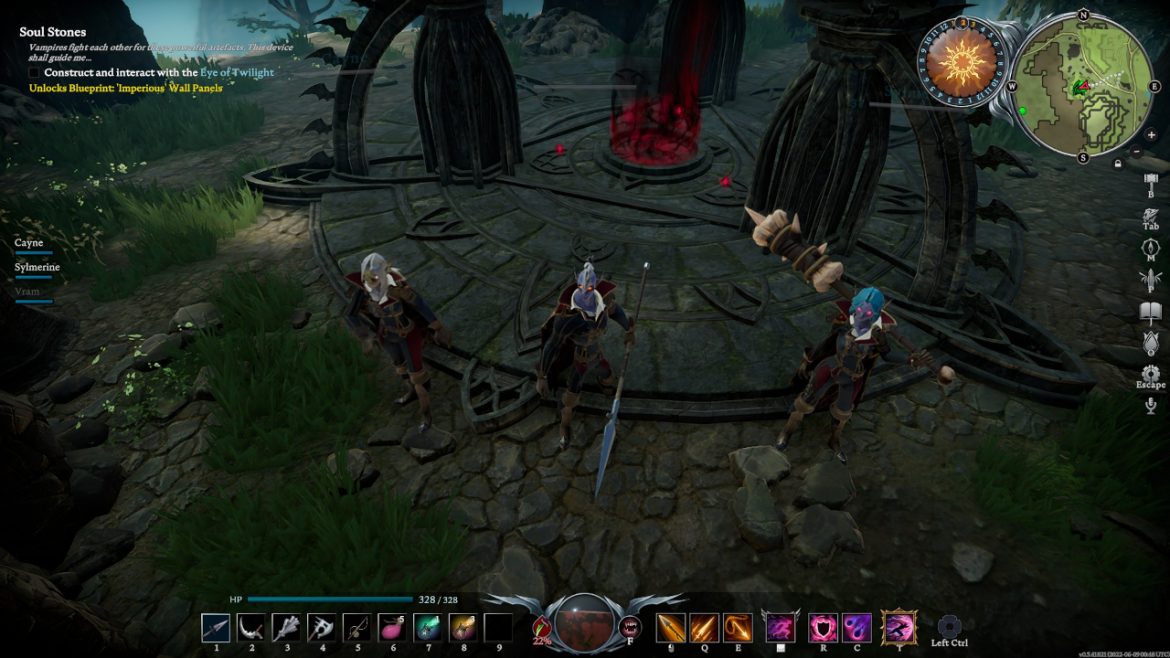This screenshot has width=1170, height=658.
Task: Toggle the Eye of Twilight objective checkbox
Action: (34, 73)
